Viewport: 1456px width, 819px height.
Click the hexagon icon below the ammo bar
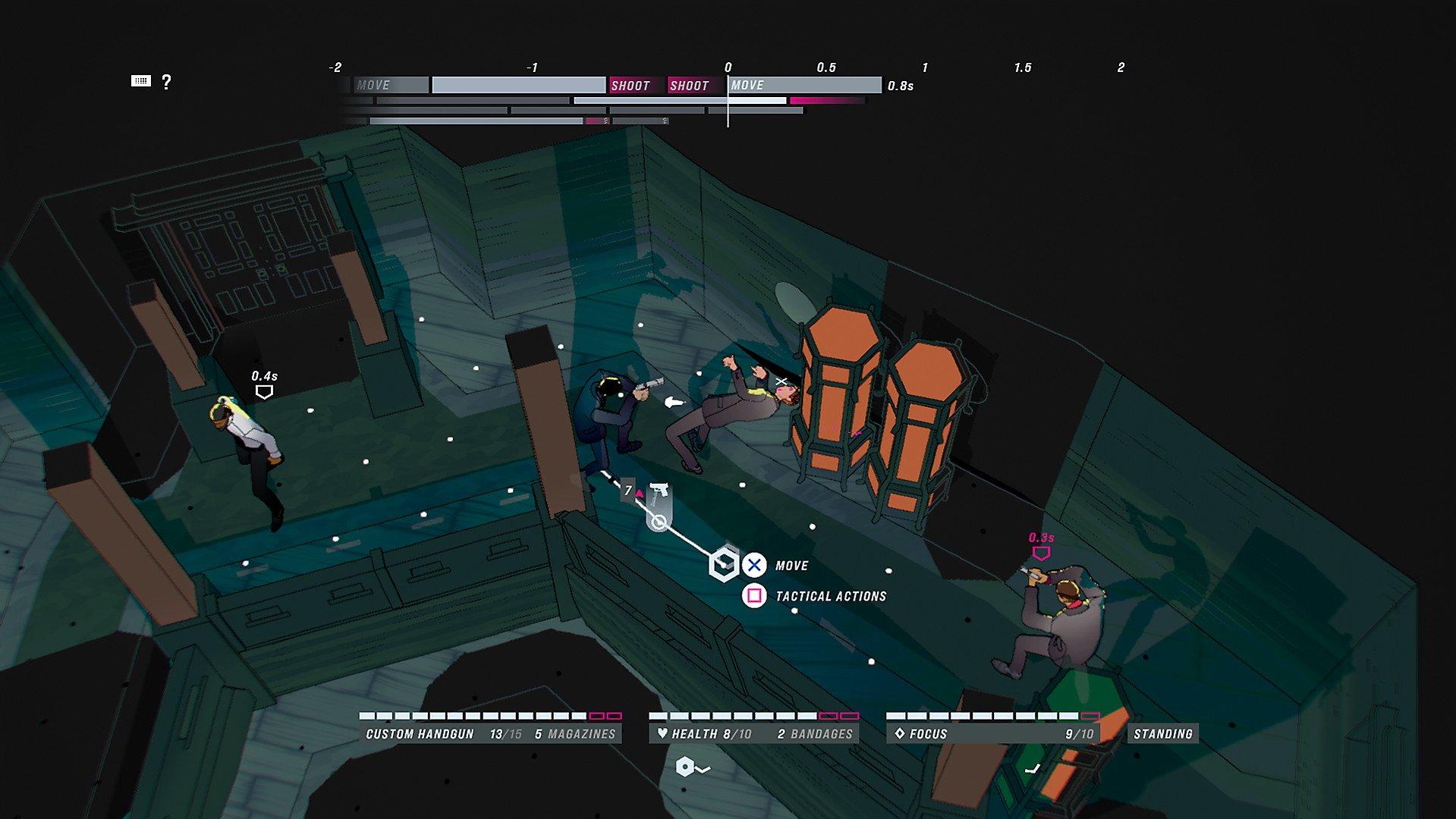(x=685, y=767)
